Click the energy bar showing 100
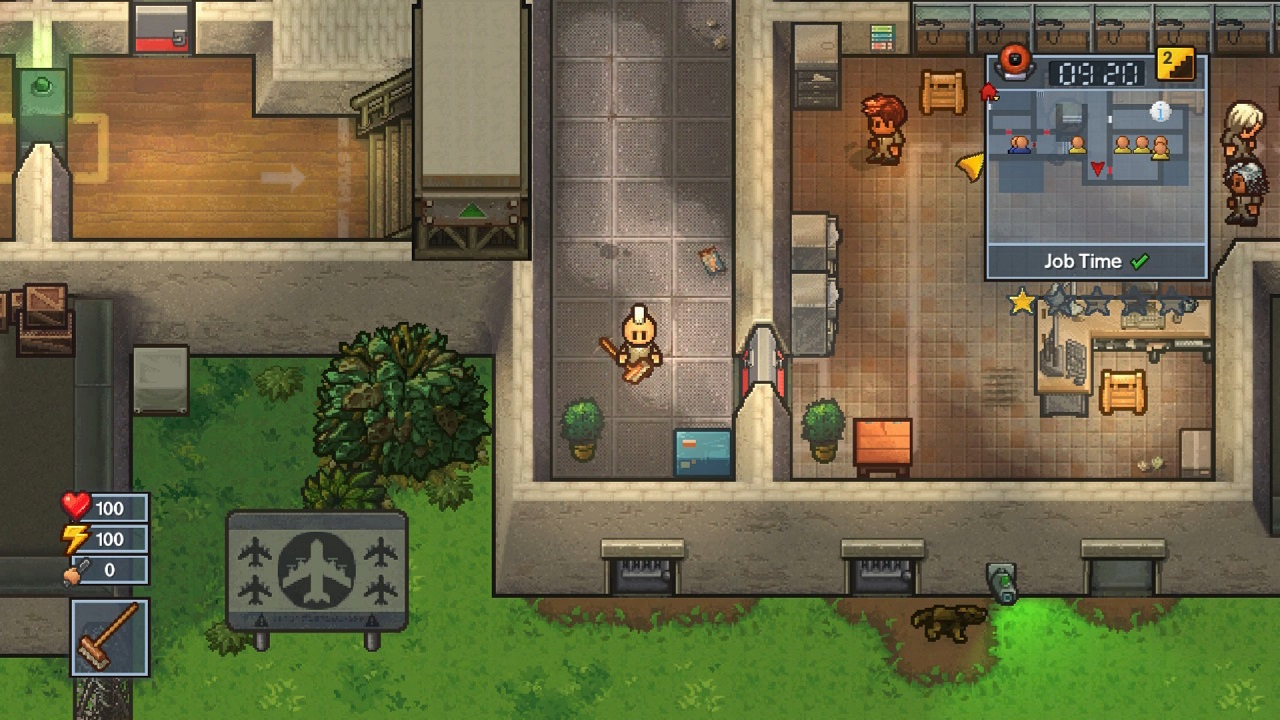The height and width of the screenshot is (720, 1280). pyautogui.click(x=110, y=539)
